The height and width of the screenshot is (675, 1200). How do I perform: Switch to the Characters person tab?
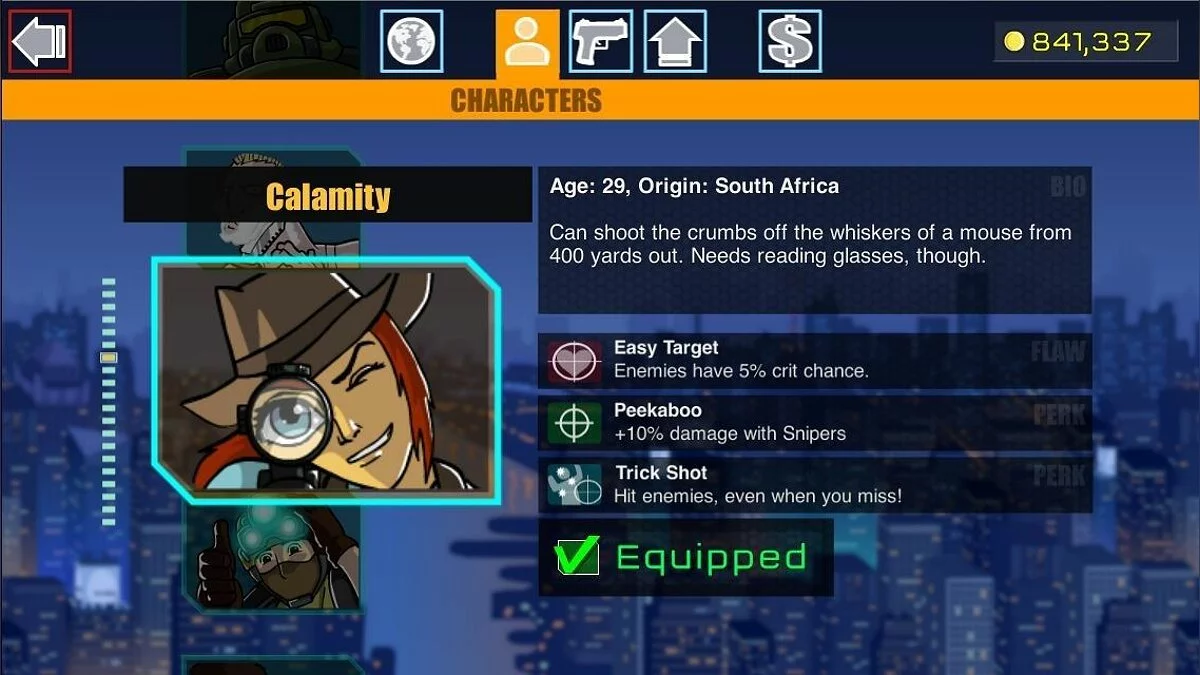point(527,43)
